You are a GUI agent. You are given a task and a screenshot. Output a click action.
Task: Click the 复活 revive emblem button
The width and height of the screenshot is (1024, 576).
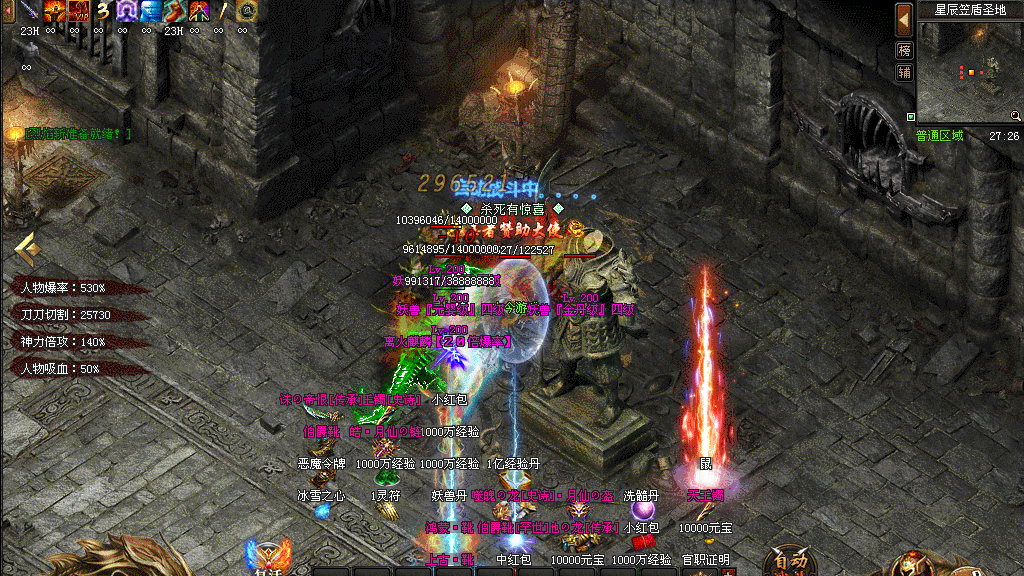pyautogui.click(x=268, y=558)
